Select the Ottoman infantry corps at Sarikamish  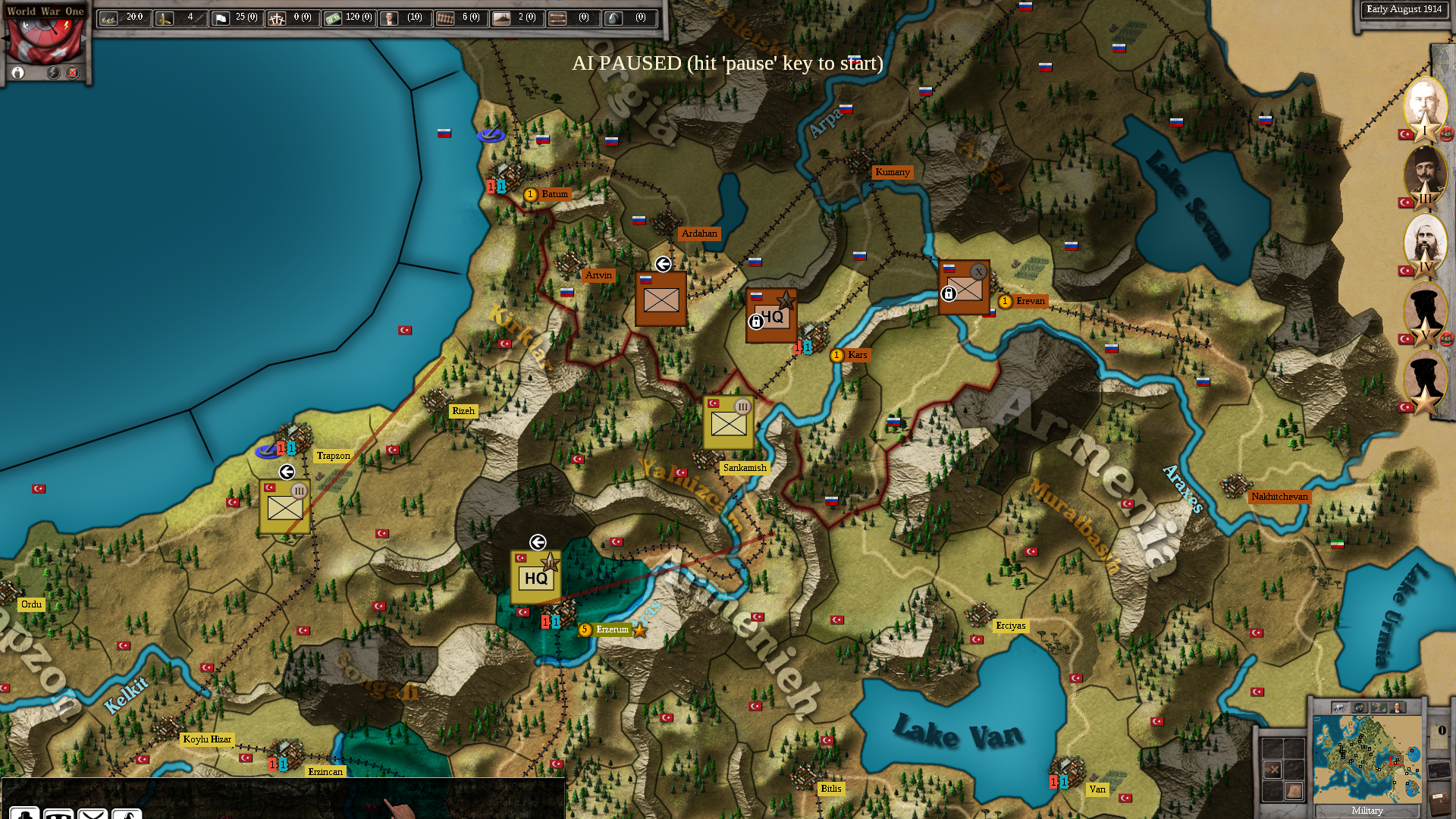(728, 423)
